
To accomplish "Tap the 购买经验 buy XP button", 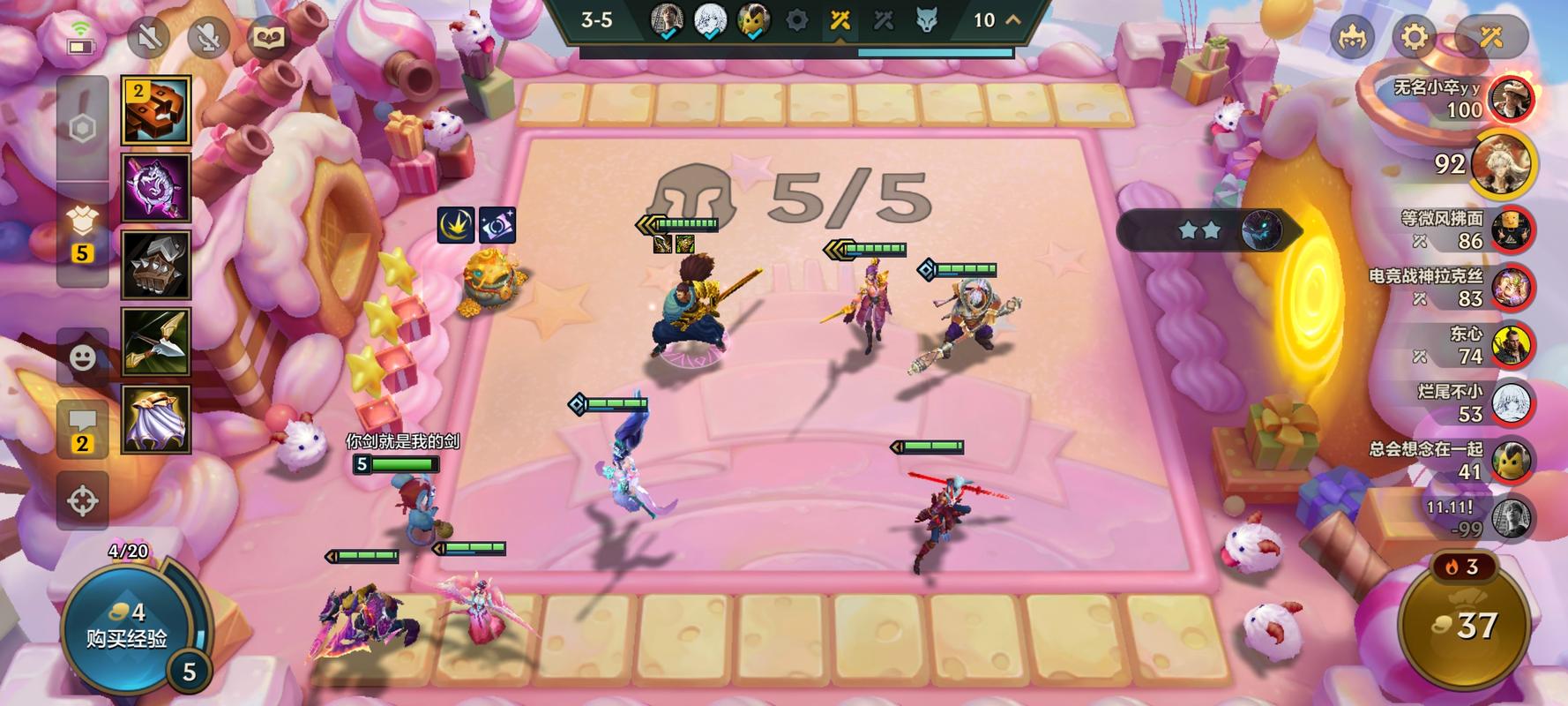I will tap(126, 627).
